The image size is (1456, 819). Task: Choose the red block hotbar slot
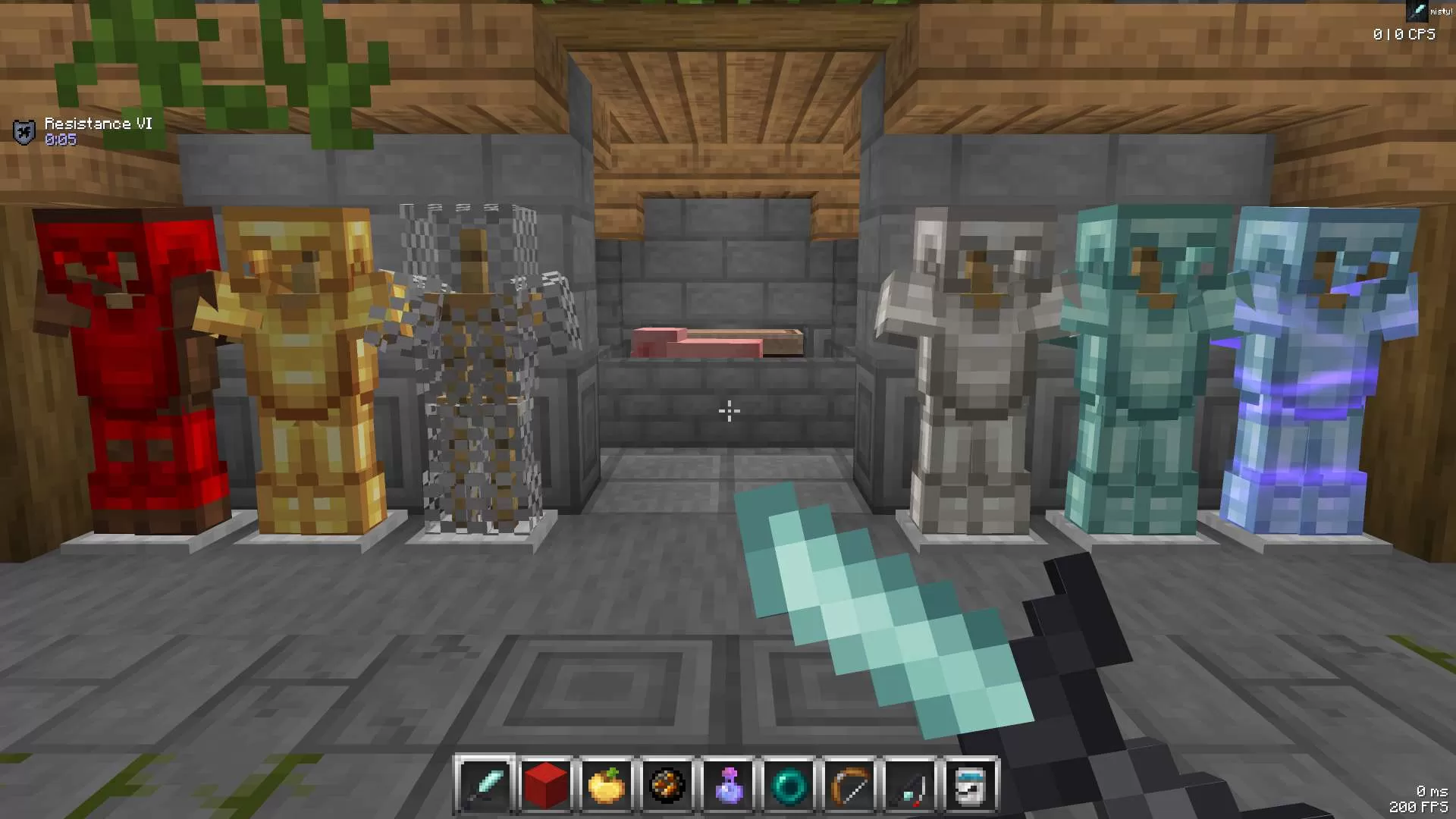point(546,786)
